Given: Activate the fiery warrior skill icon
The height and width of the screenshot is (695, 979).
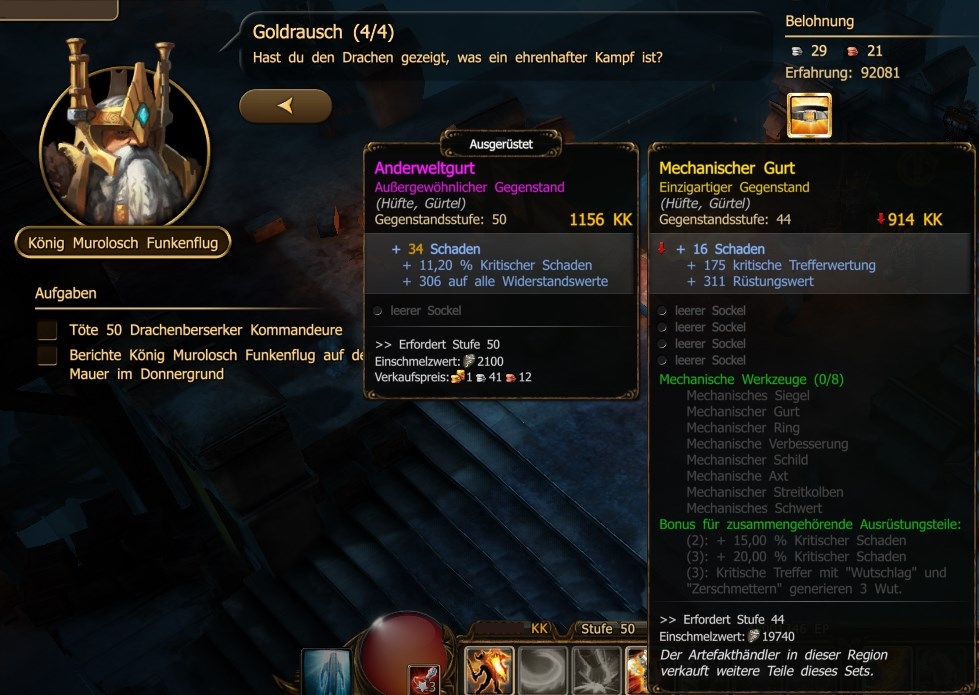Looking at the screenshot, I should pos(490,670).
